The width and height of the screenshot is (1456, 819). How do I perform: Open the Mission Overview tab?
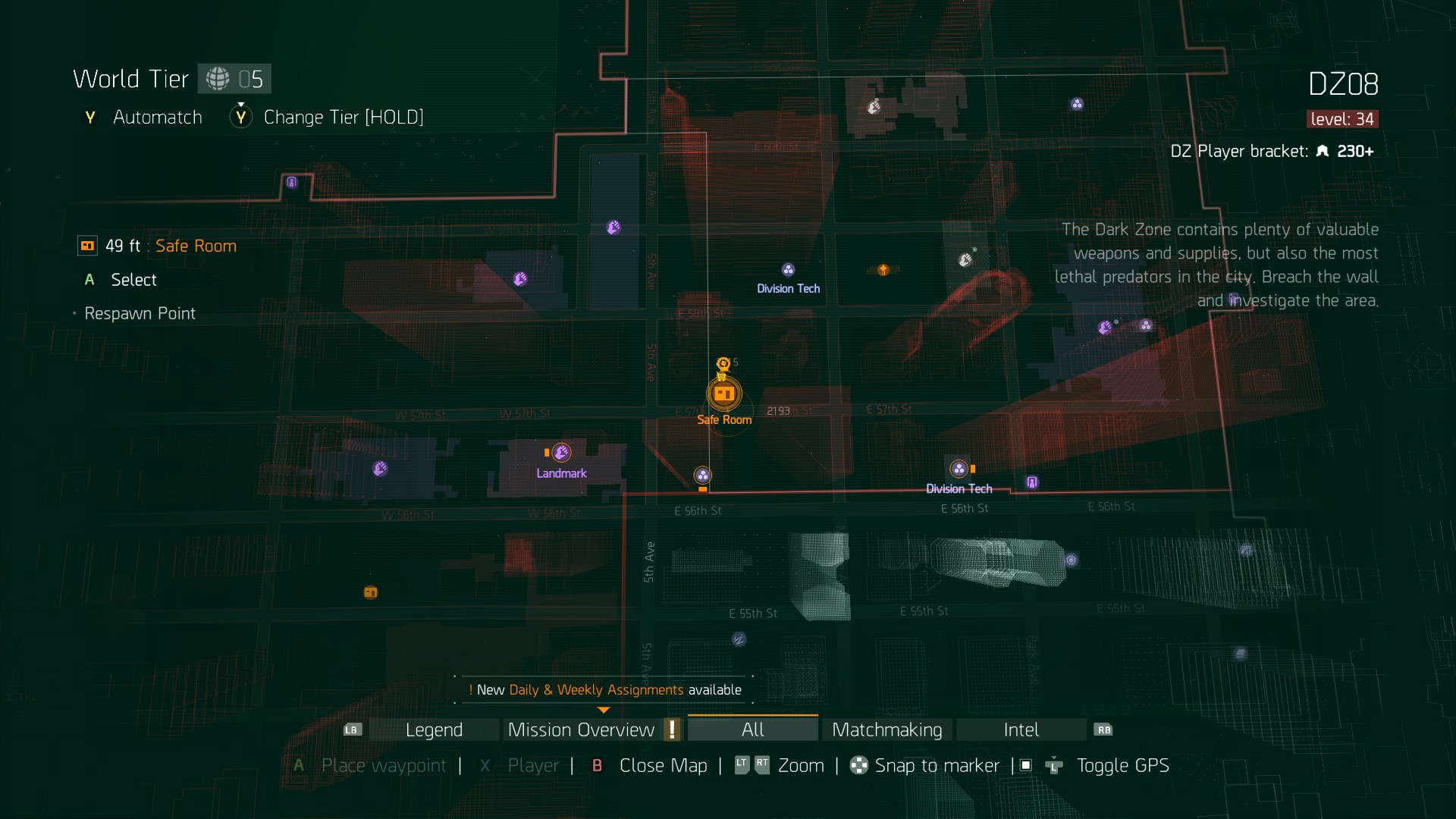coord(581,730)
